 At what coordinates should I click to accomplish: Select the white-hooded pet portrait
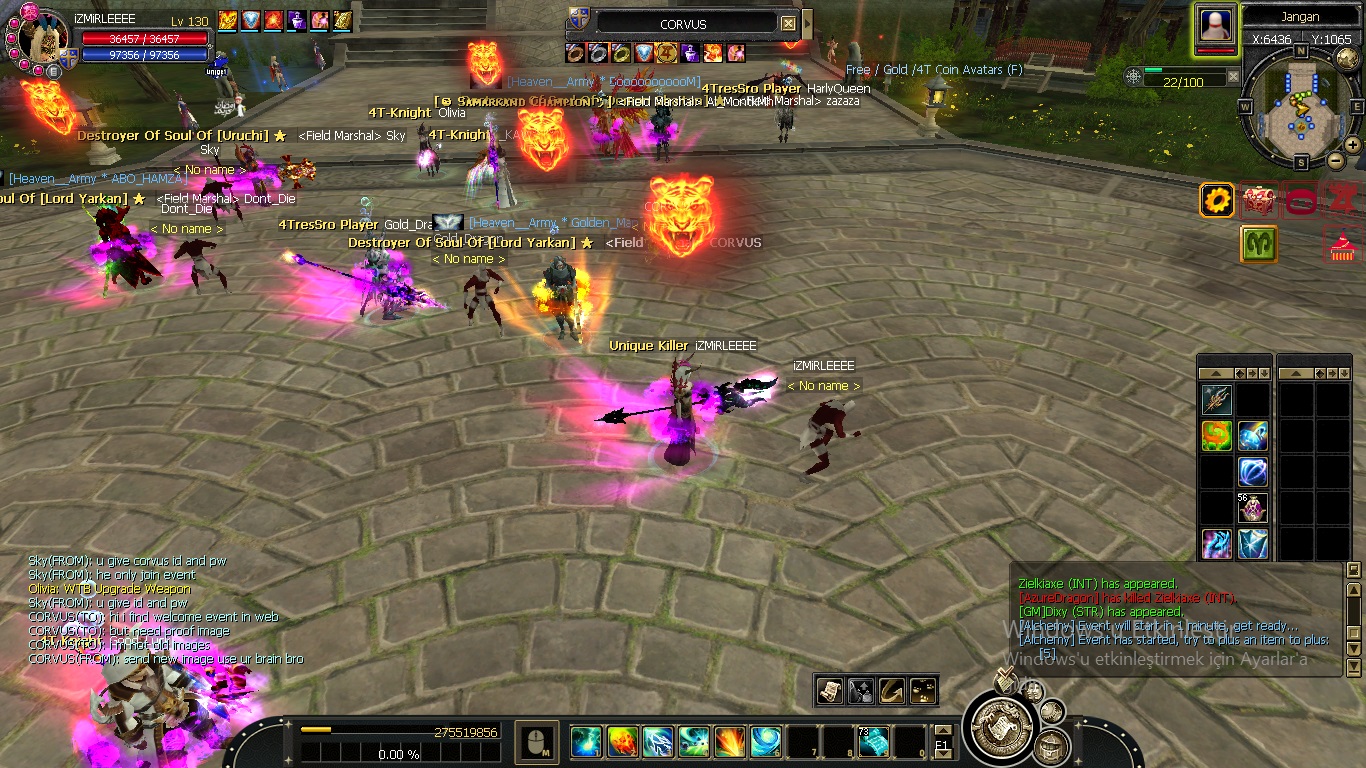point(1216,26)
